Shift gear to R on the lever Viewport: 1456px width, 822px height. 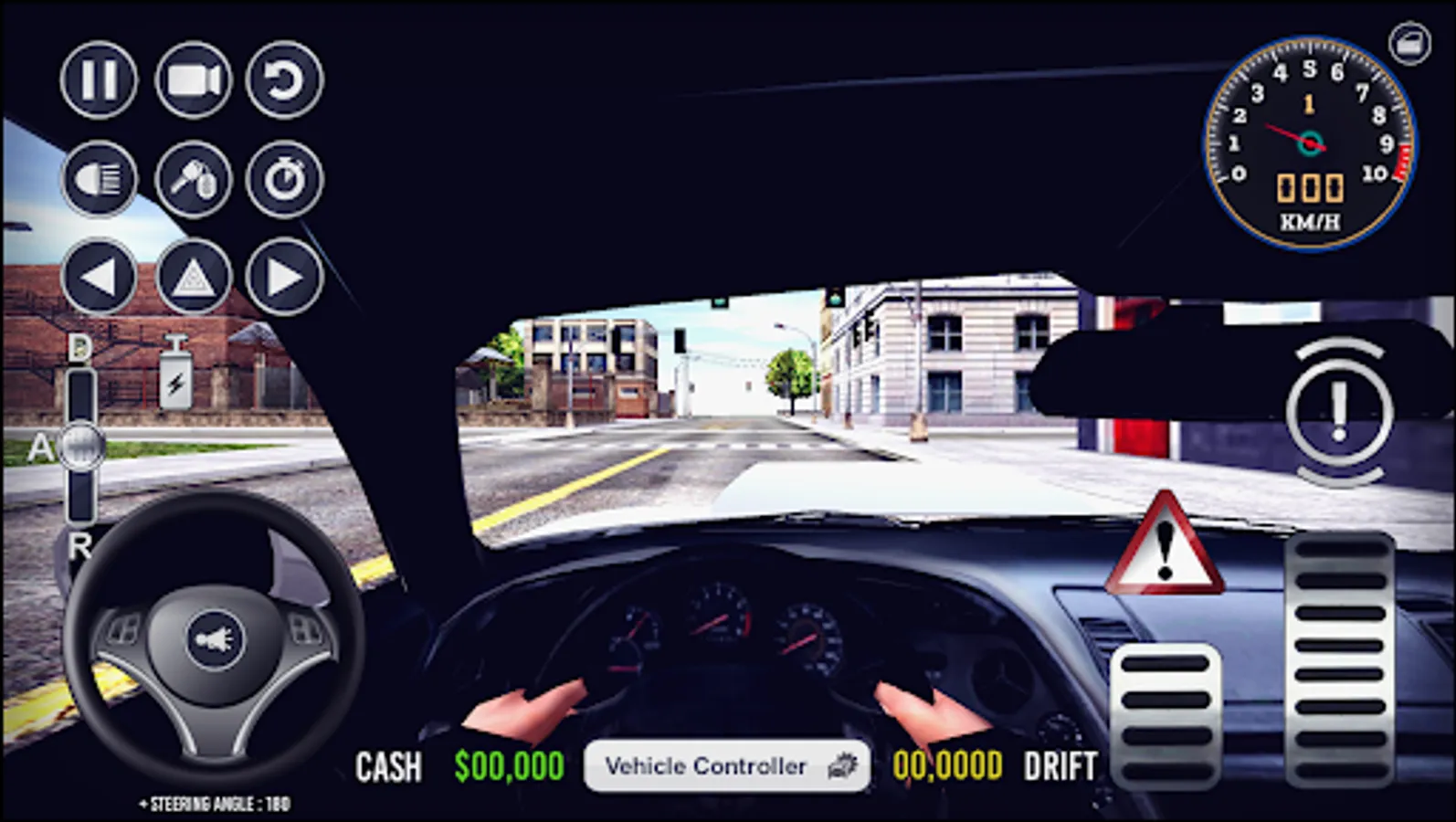tap(80, 549)
